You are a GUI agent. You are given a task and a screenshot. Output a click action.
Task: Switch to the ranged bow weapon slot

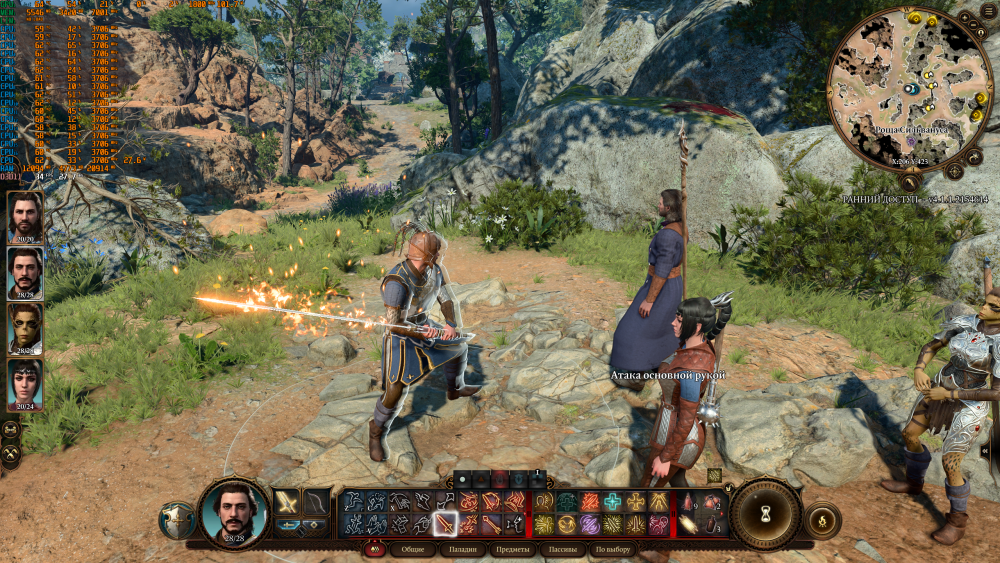tap(316, 502)
